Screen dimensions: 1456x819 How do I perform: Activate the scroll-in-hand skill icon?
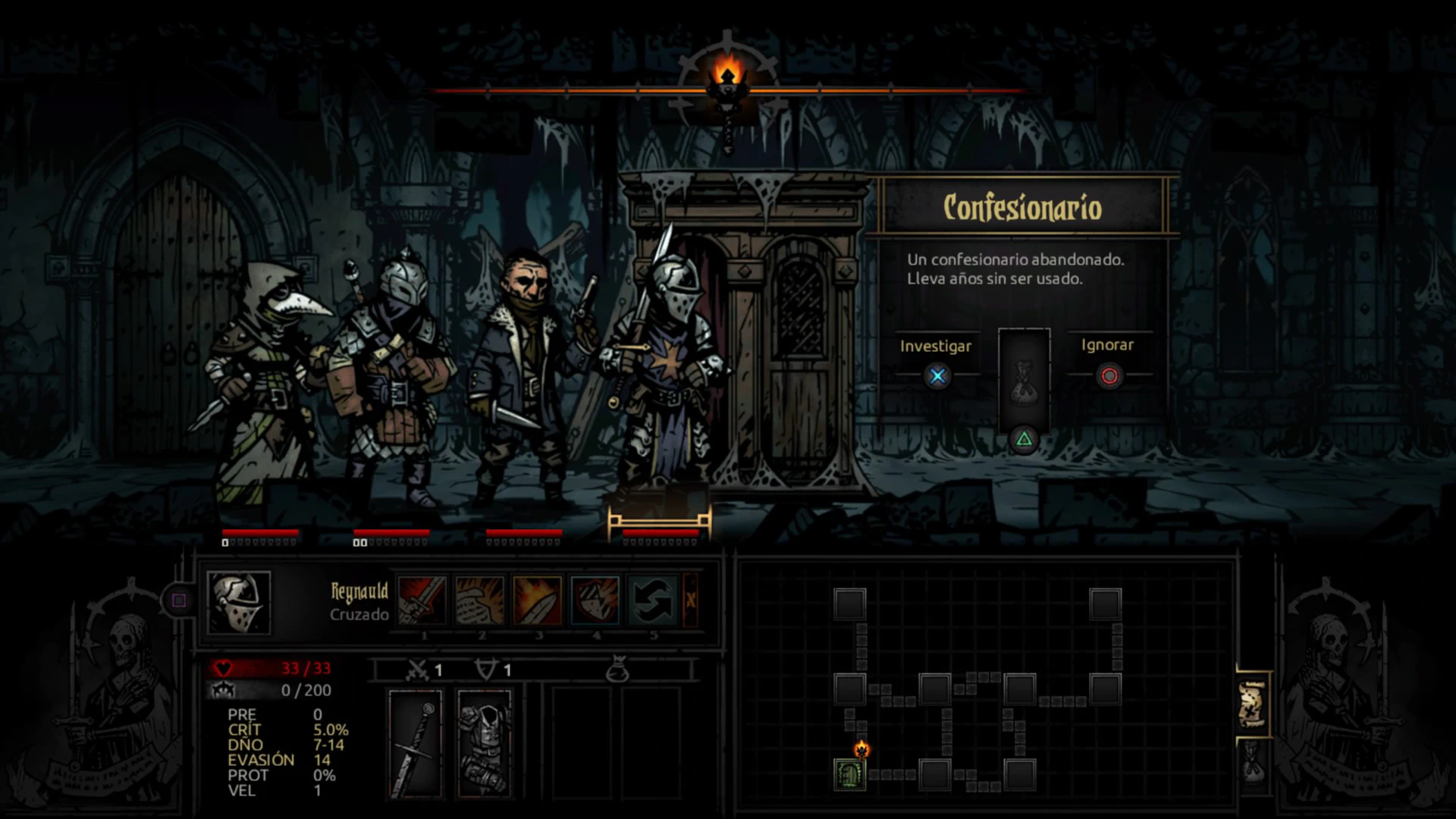[480, 600]
